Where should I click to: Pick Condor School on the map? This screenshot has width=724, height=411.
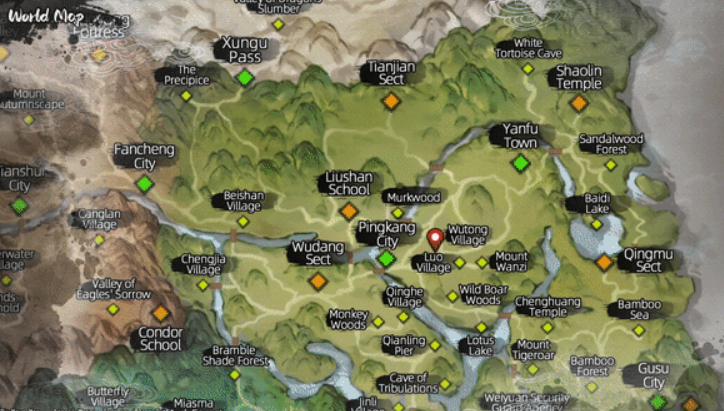tap(160, 313)
